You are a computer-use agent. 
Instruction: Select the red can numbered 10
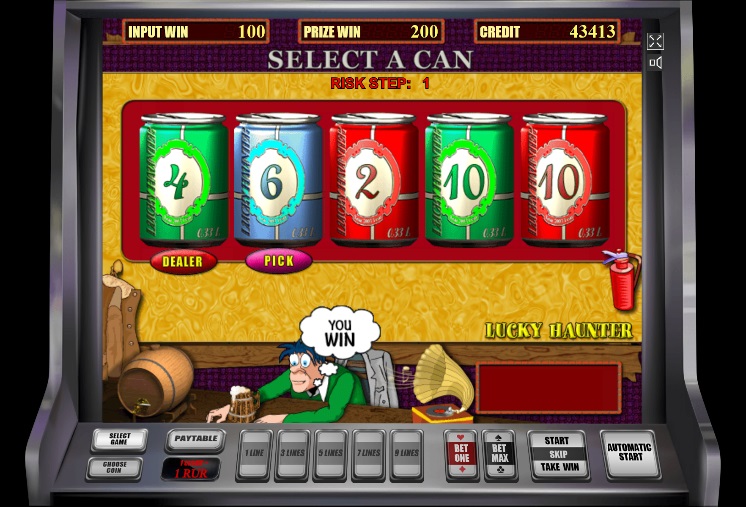coord(565,180)
